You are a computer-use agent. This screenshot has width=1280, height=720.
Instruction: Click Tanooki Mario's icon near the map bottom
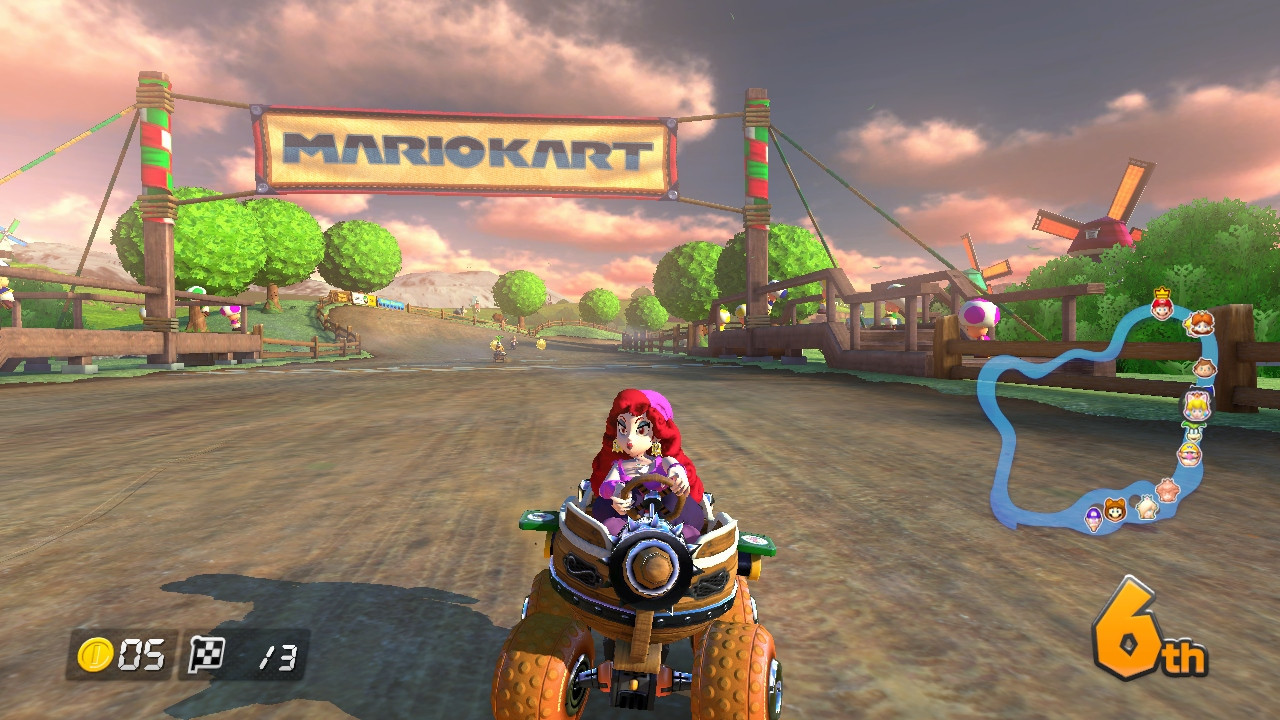1113,510
